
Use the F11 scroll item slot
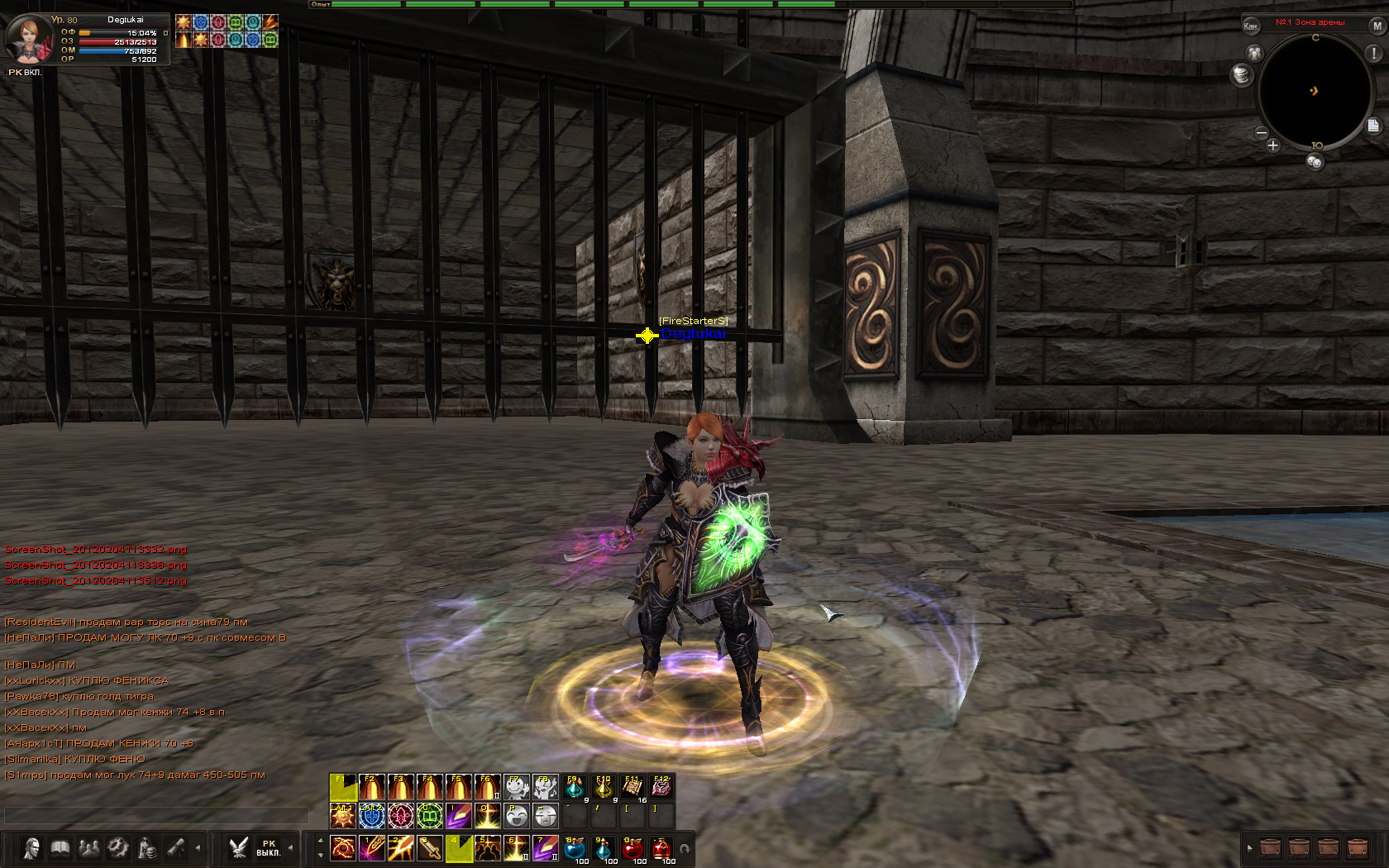(x=632, y=787)
